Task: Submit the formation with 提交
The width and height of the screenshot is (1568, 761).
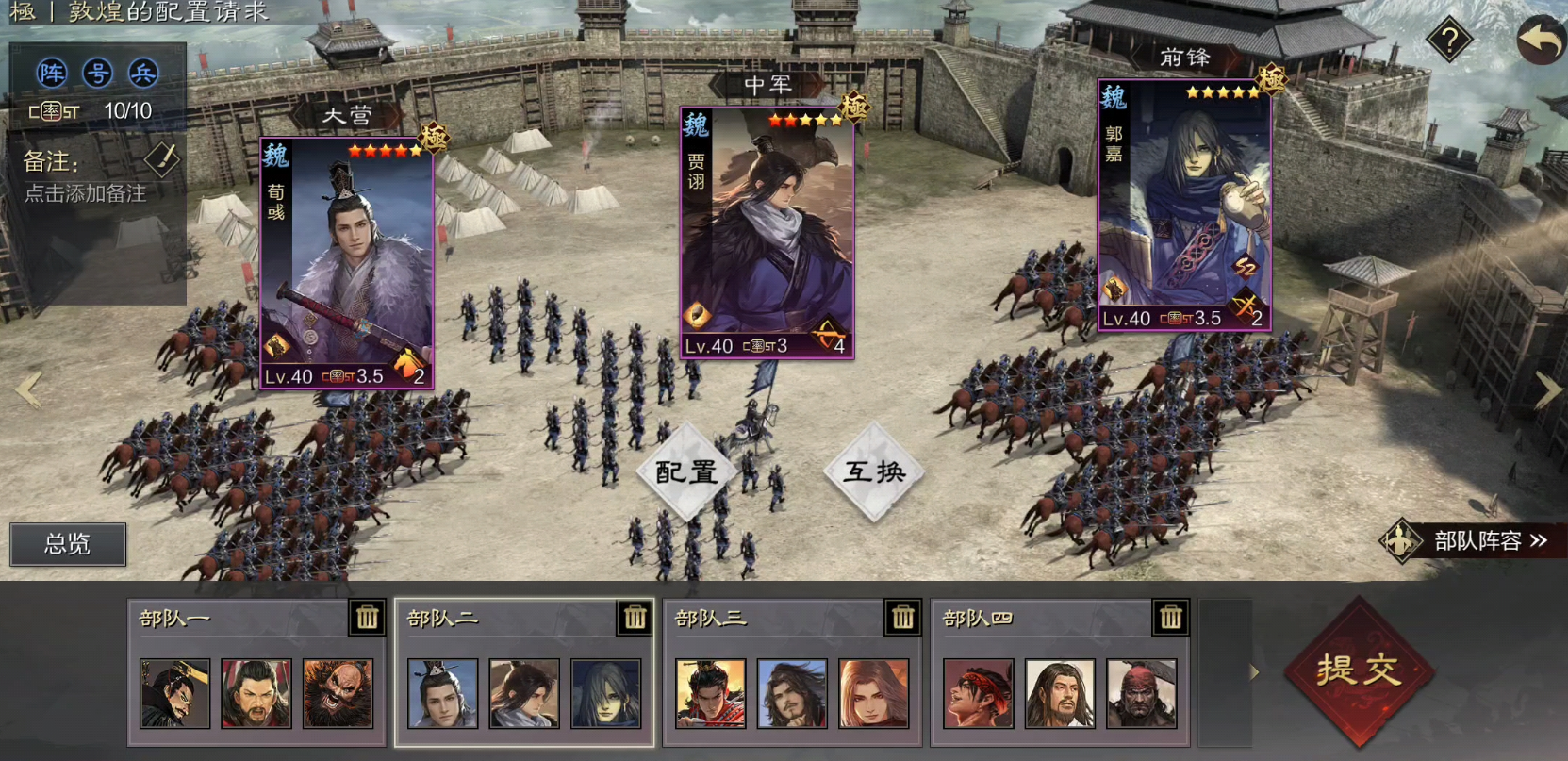Action: coord(1359,670)
